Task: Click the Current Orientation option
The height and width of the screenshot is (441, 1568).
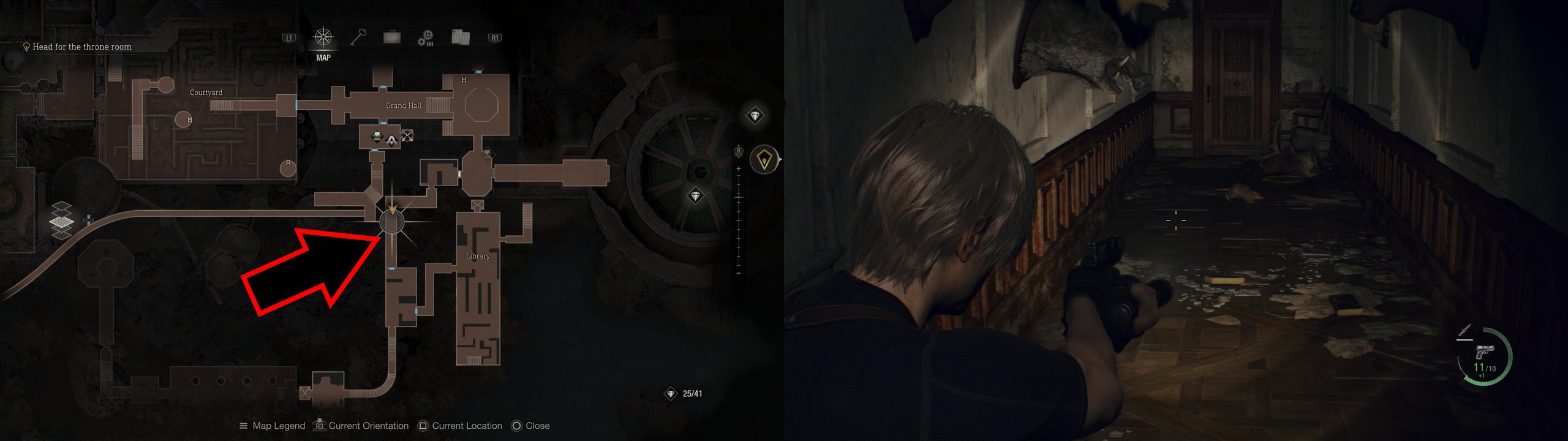Action: point(361,426)
